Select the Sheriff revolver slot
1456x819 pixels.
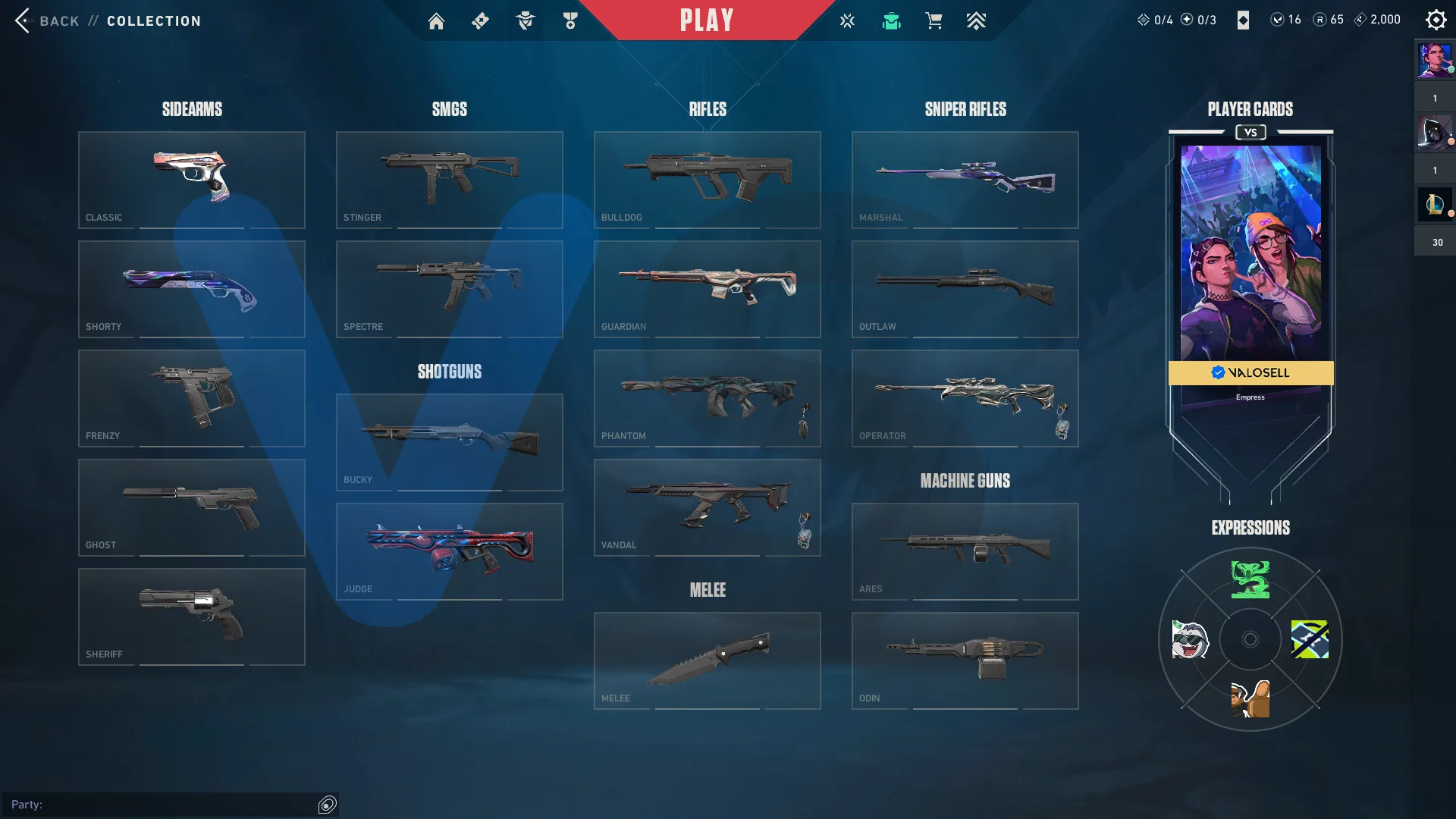click(192, 617)
